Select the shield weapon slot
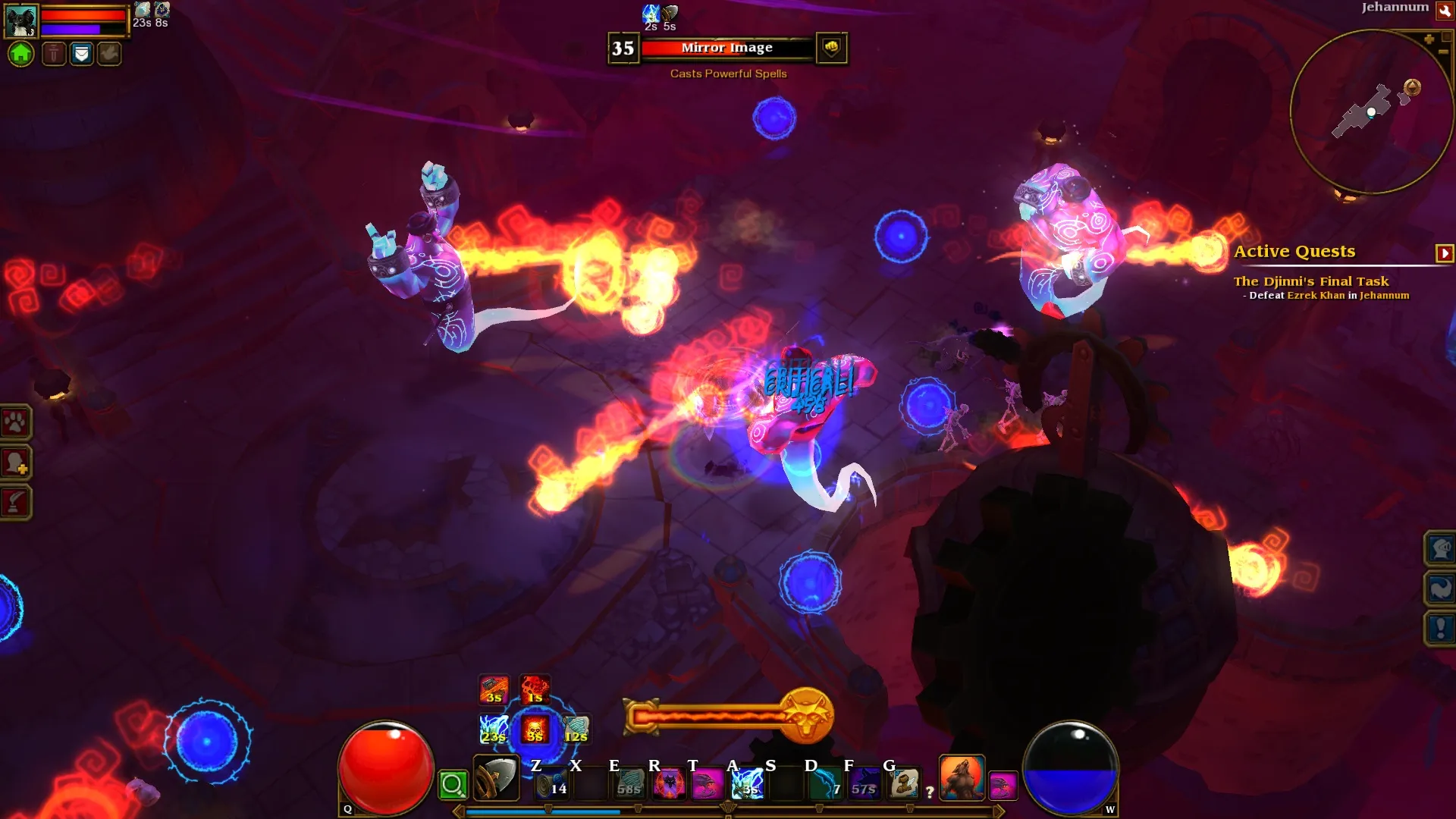Image resolution: width=1456 pixels, height=819 pixels. [496, 778]
